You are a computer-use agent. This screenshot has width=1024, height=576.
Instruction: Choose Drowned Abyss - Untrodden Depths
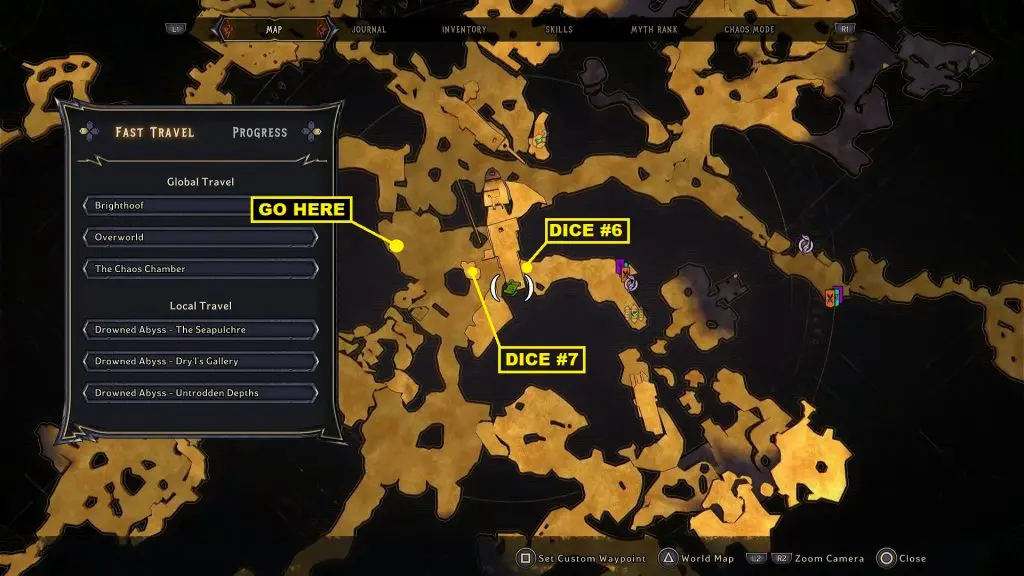pyautogui.click(x=201, y=393)
